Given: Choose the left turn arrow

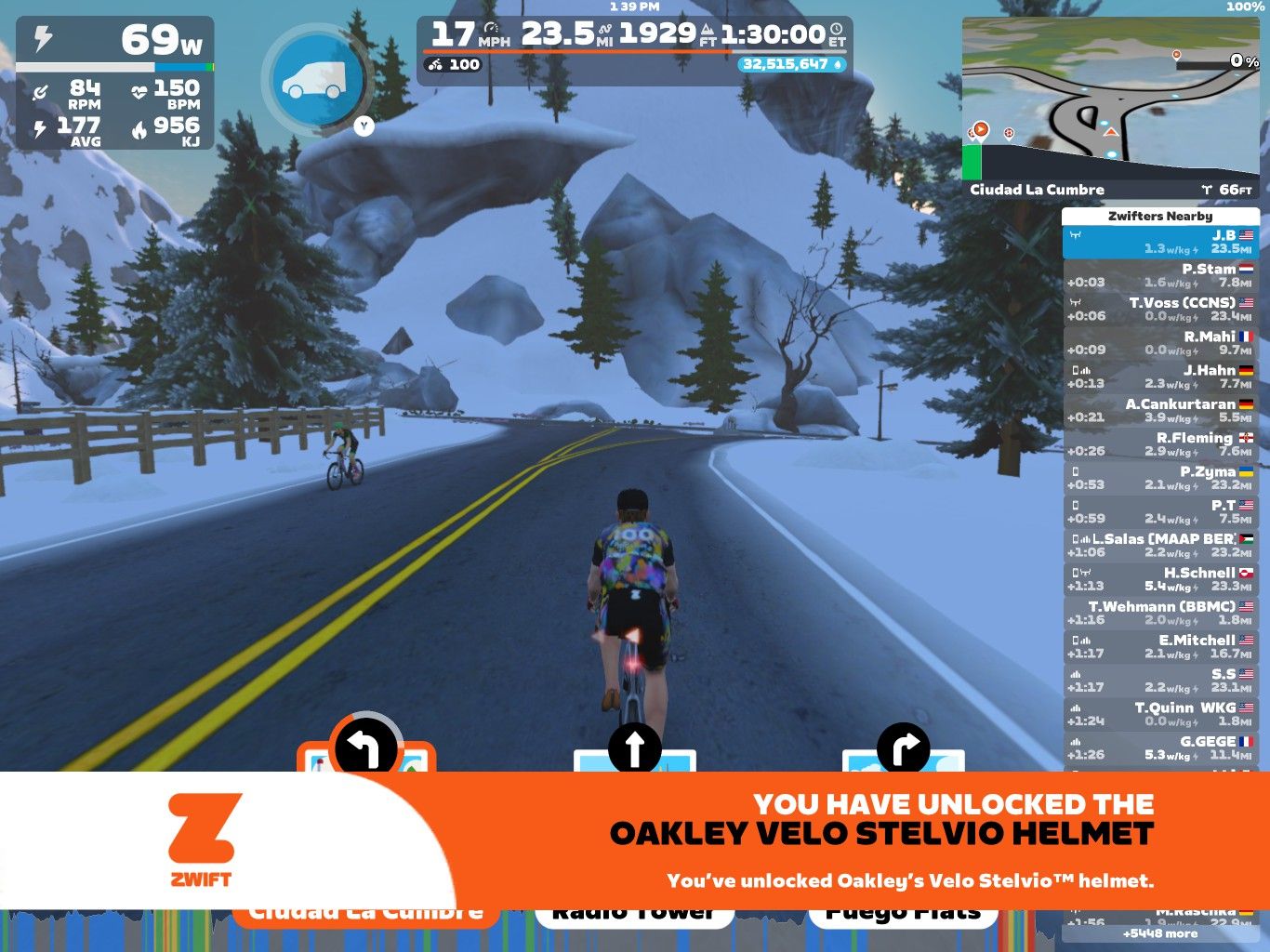Looking at the screenshot, I should click(365, 748).
